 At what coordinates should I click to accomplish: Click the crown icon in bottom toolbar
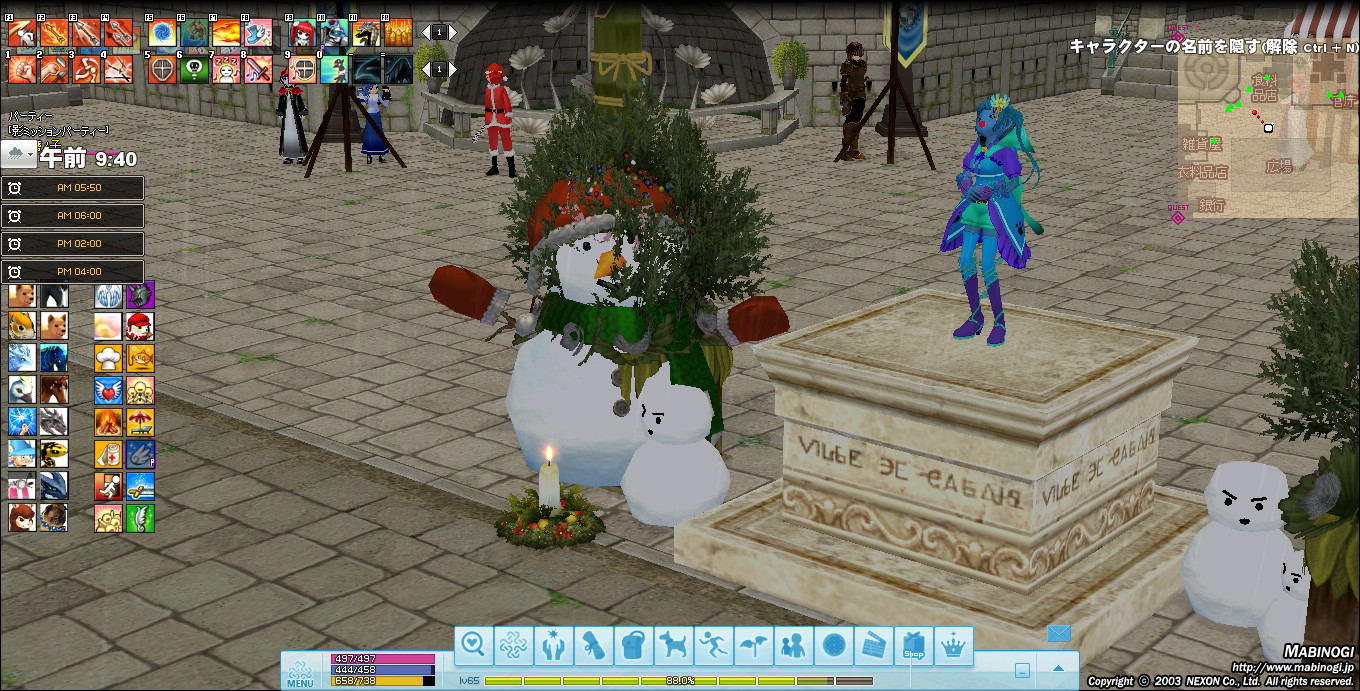[953, 646]
